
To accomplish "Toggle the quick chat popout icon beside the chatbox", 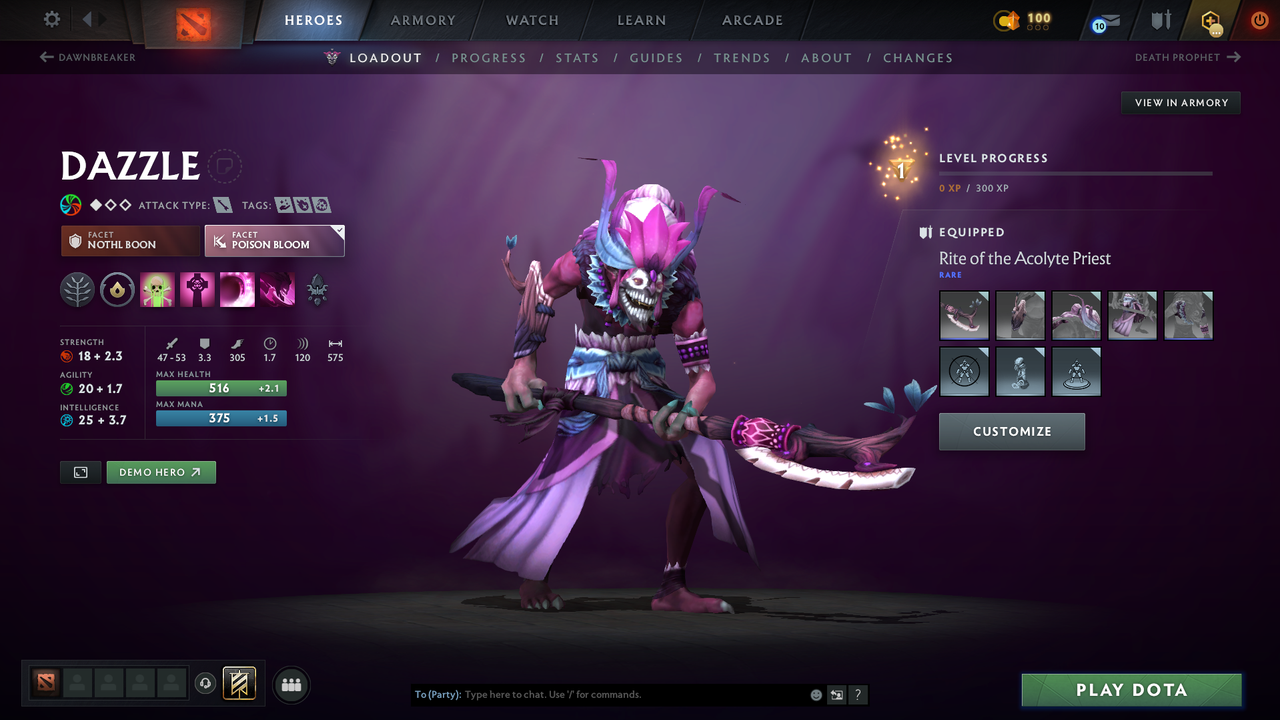I will click(x=837, y=694).
